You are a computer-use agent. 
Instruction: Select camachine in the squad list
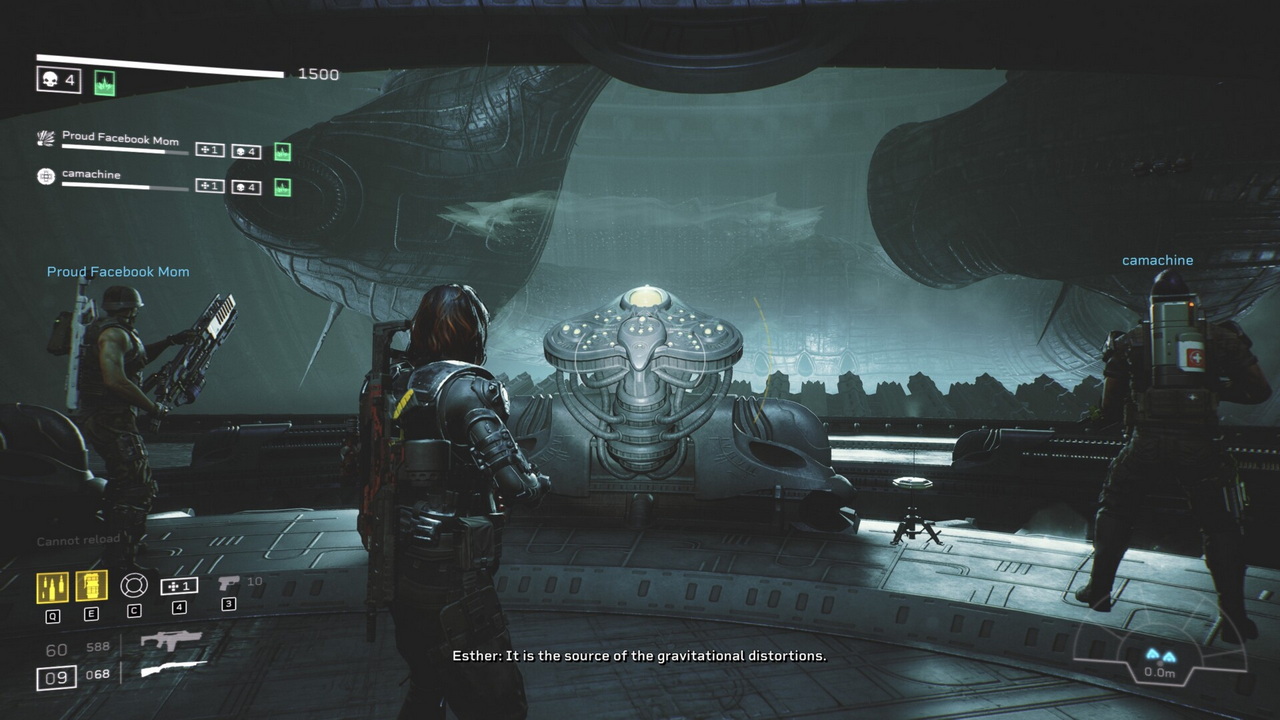coord(91,175)
